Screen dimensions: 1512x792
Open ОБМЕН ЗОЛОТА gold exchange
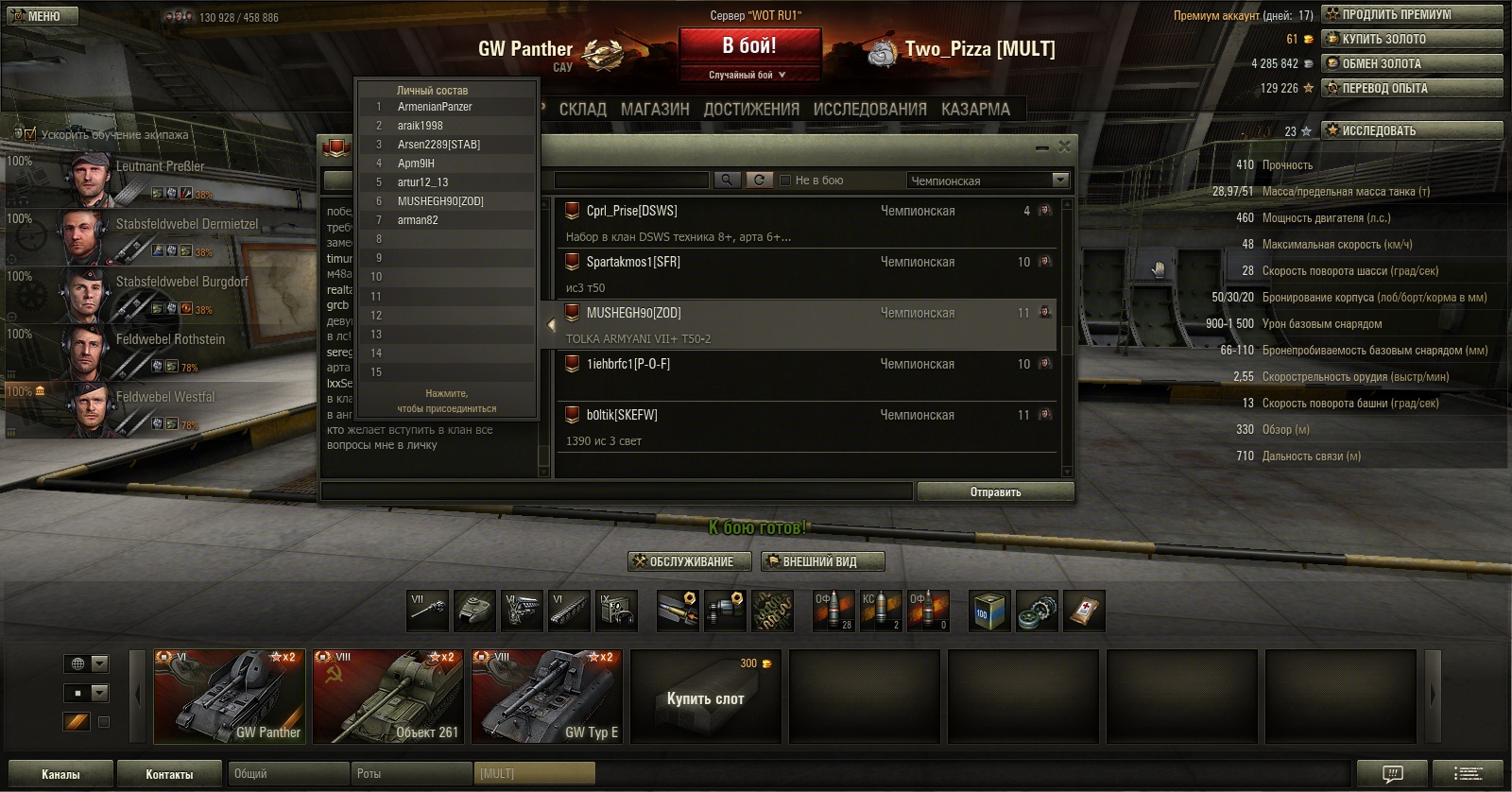click(x=1412, y=63)
